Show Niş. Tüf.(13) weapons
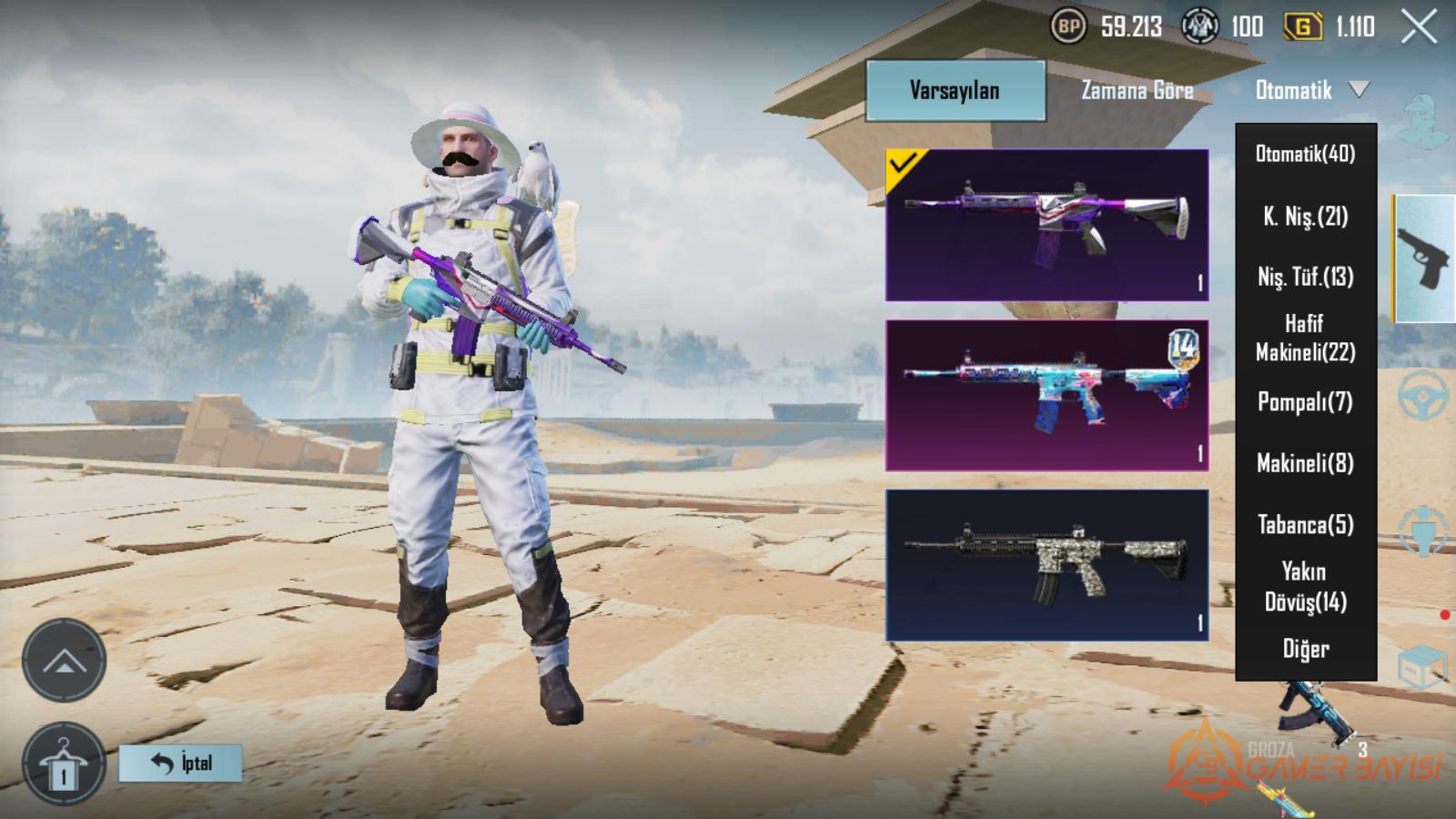The image size is (1456, 819). point(1305,277)
